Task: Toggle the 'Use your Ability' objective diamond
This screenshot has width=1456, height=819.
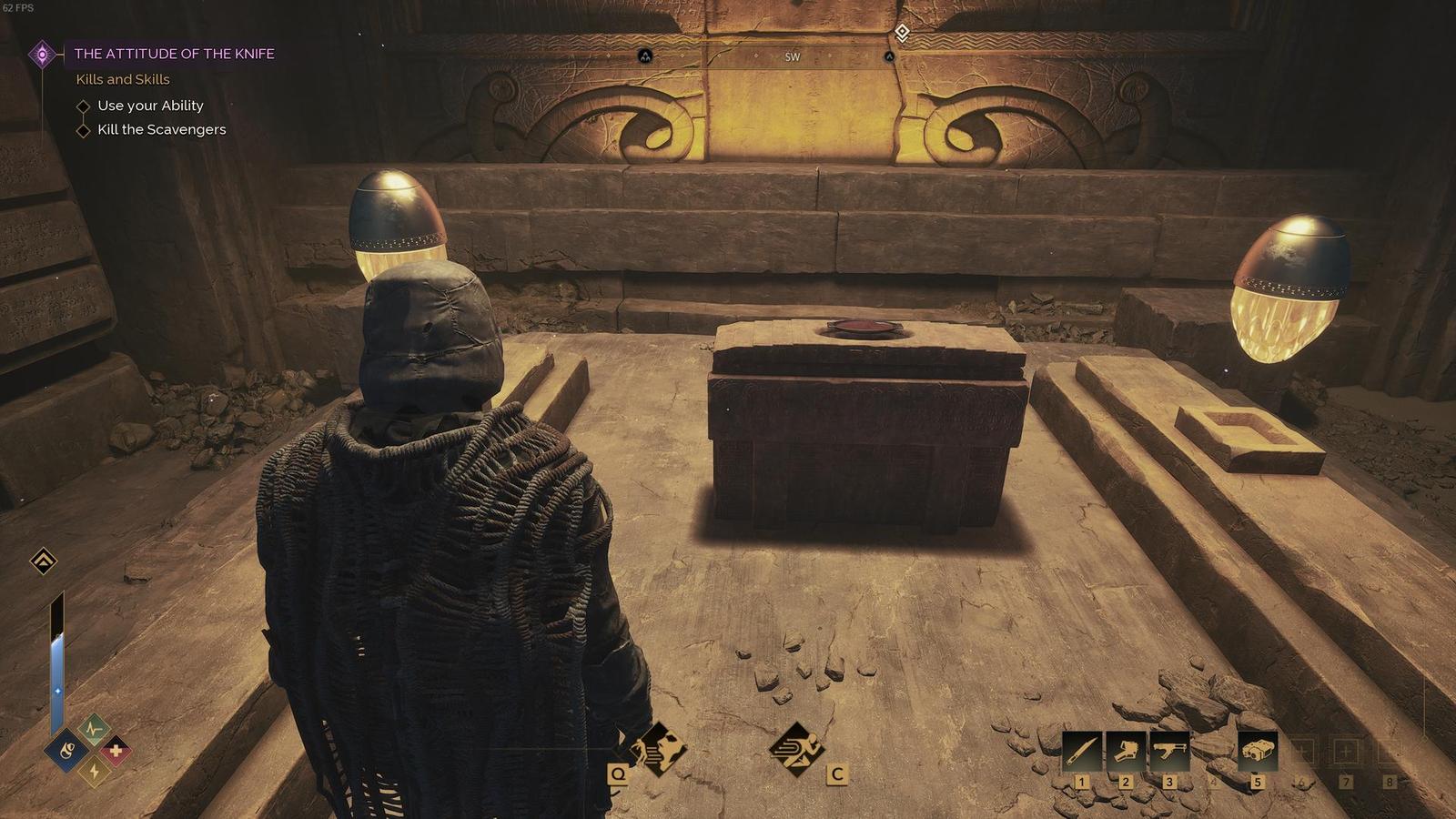Action: click(83, 106)
